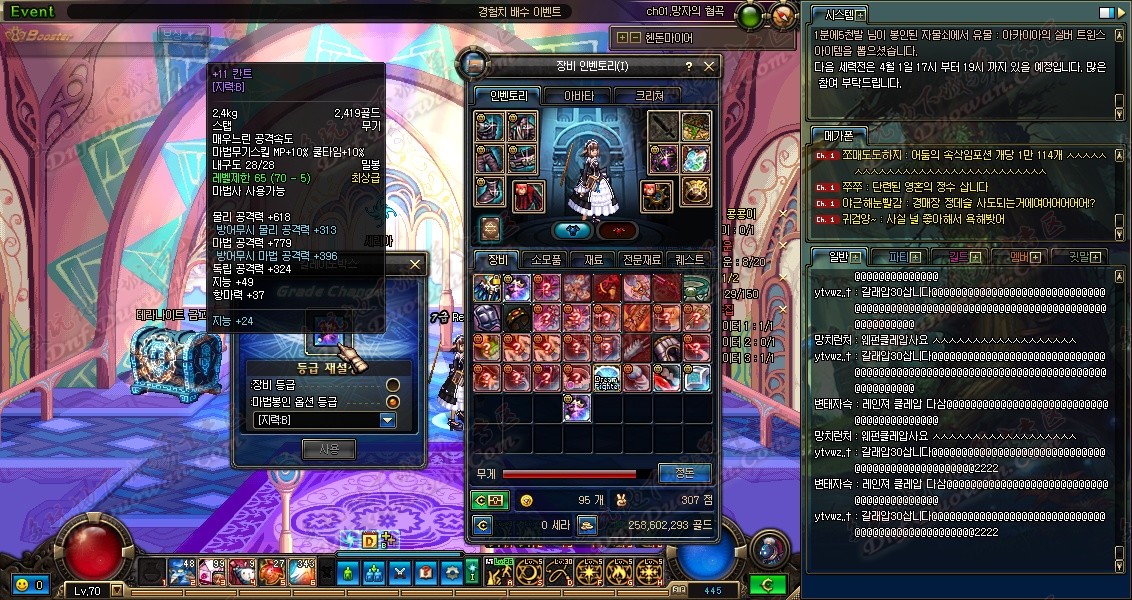Open the inventory help question mark
Image resolution: width=1132 pixels, height=600 pixels.
click(x=688, y=66)
